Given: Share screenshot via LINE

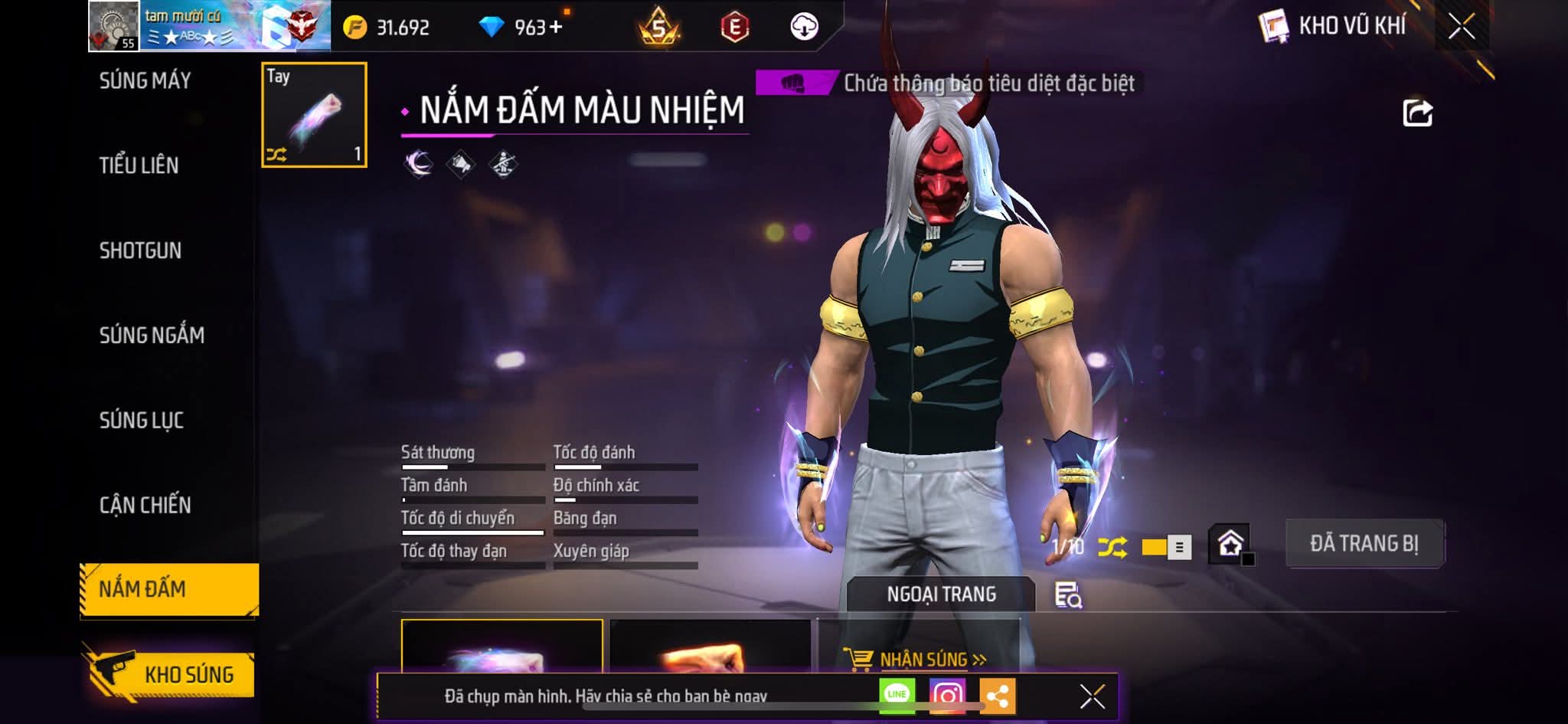Looking at the screenshot, I should coord(897,695).
